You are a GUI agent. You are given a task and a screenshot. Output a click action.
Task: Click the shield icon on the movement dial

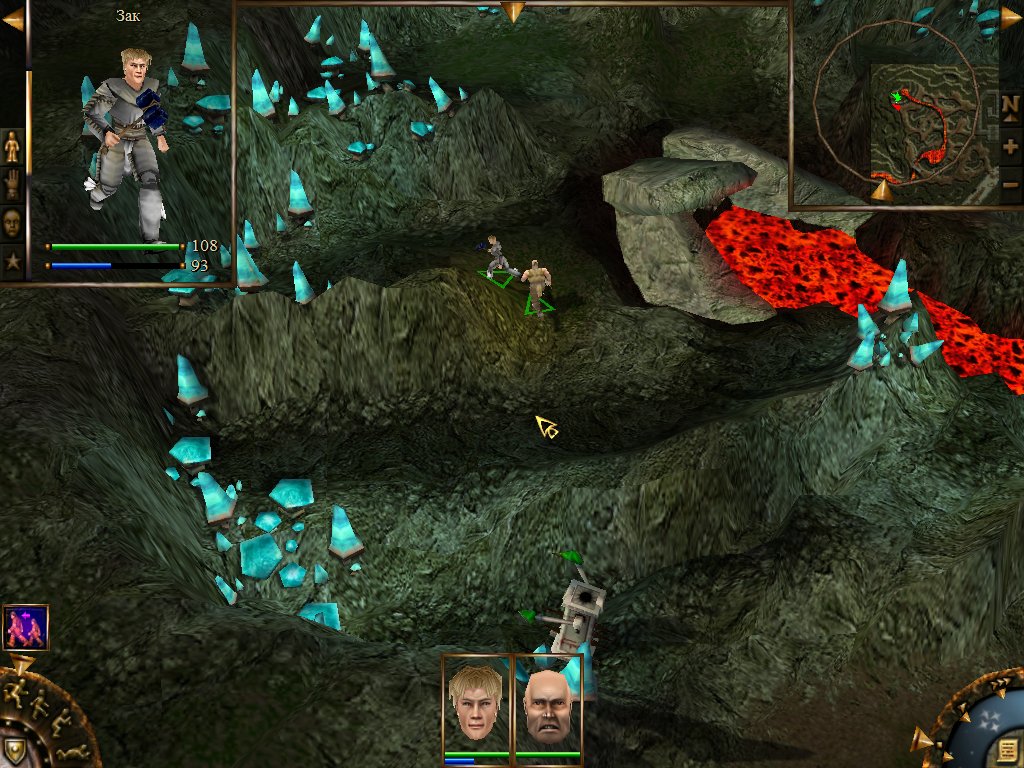point(15,750)
